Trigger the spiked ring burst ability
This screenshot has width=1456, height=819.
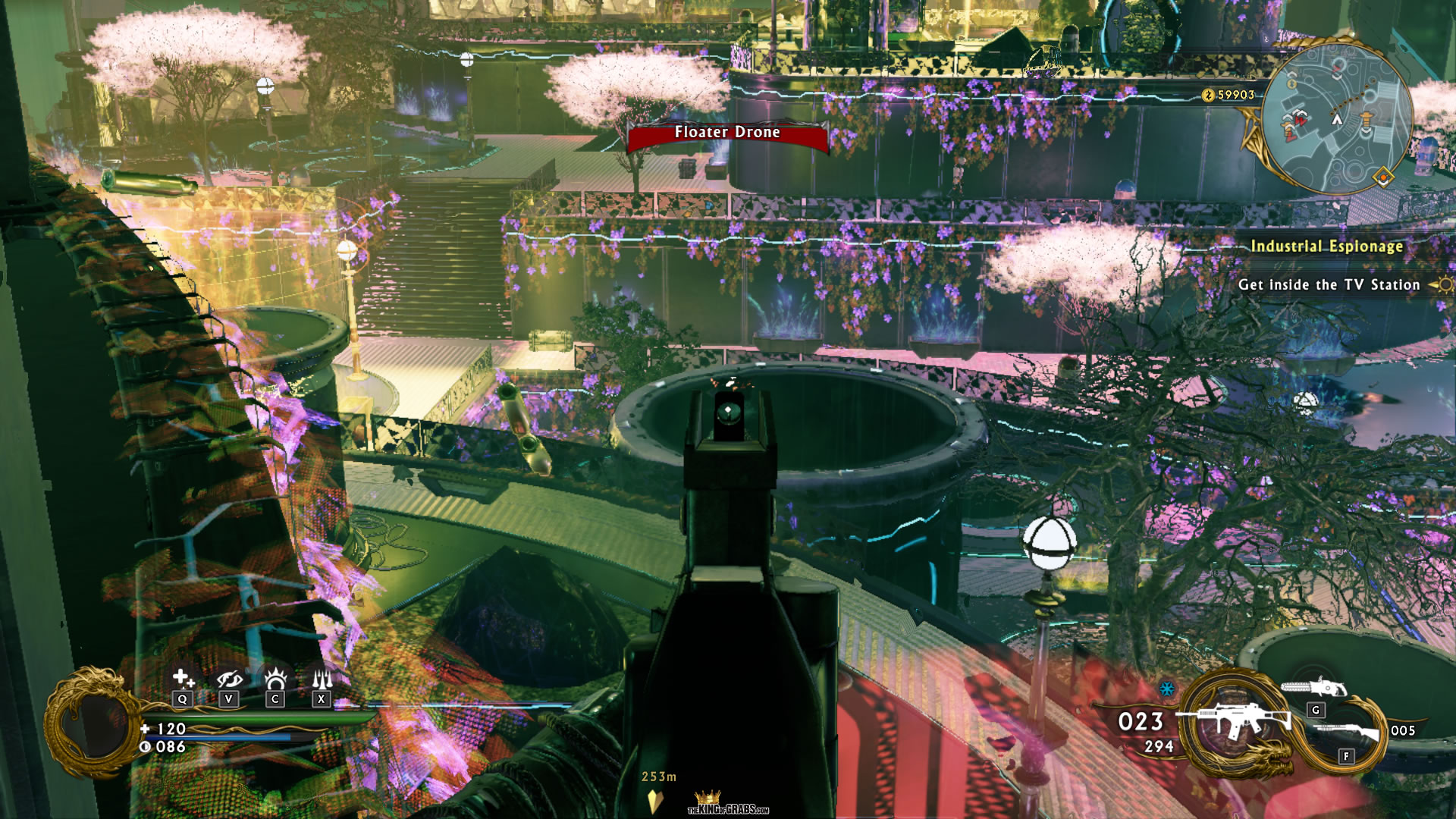click(275, 677)
